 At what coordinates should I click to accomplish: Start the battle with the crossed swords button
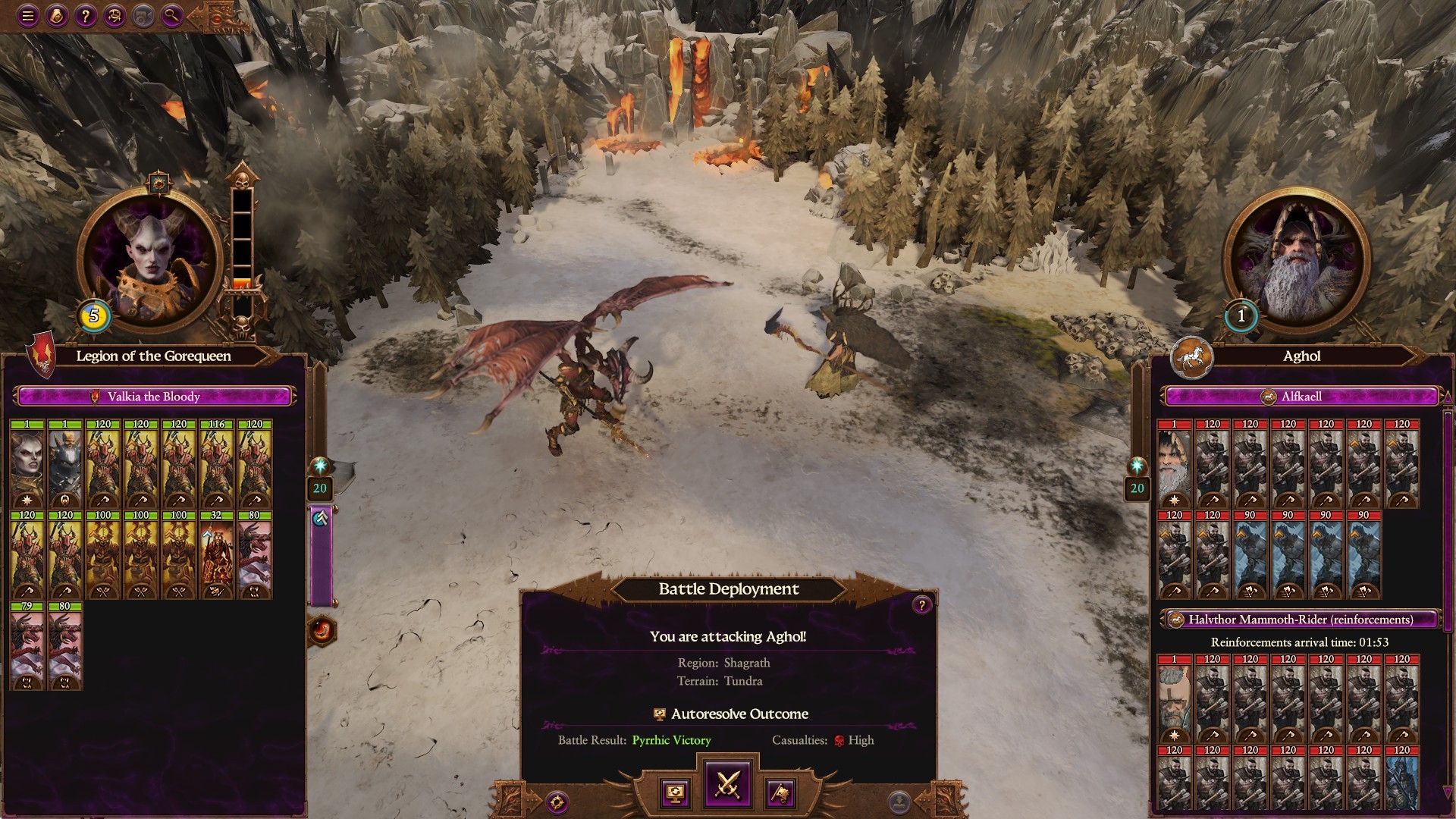pyautogui.click(x=727, y=784)
